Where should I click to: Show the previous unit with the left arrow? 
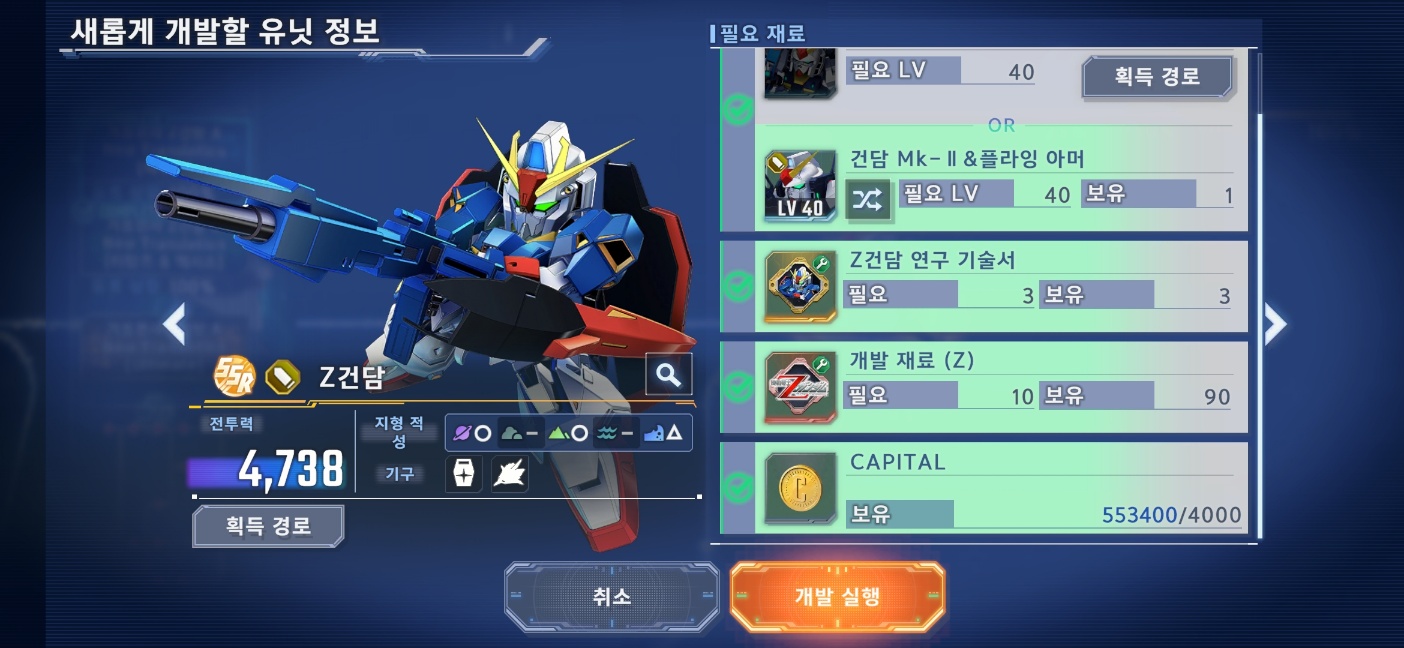tap(175, 323)
